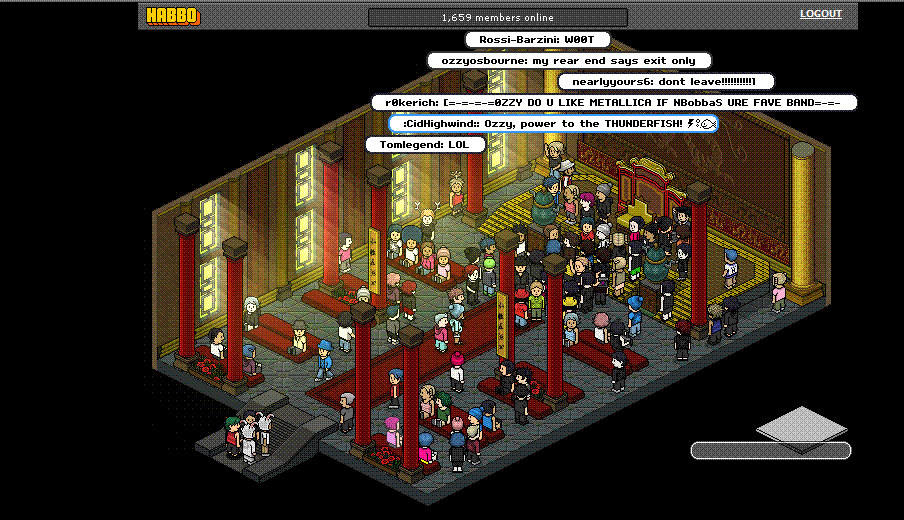Viewport: 904px width, 520px height.
Task: Click the HABBO logo
Action: pos(173,16)
